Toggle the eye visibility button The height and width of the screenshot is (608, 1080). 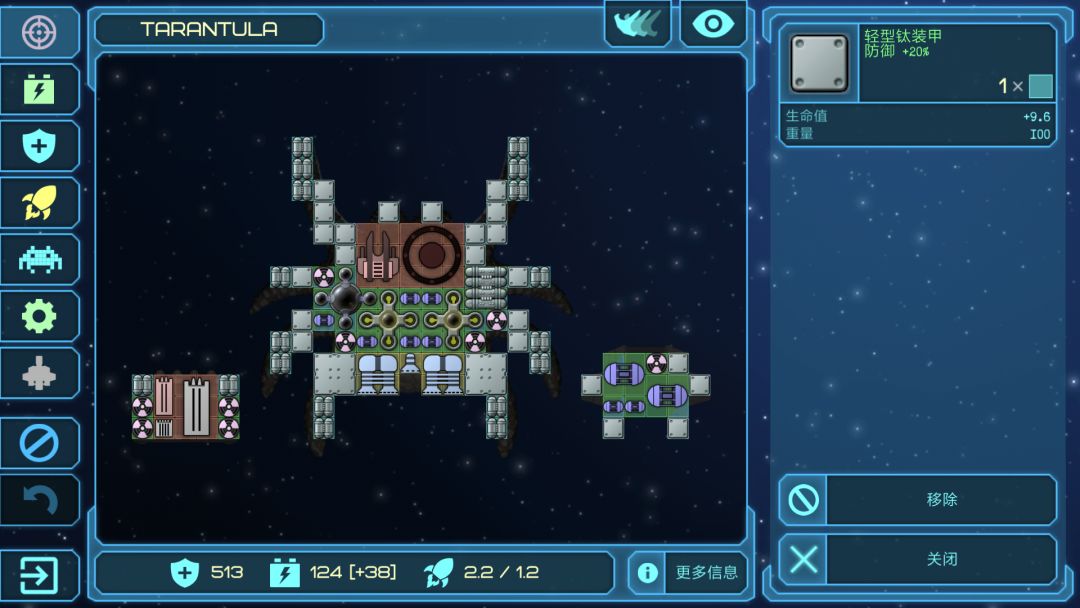click(713, 24)
